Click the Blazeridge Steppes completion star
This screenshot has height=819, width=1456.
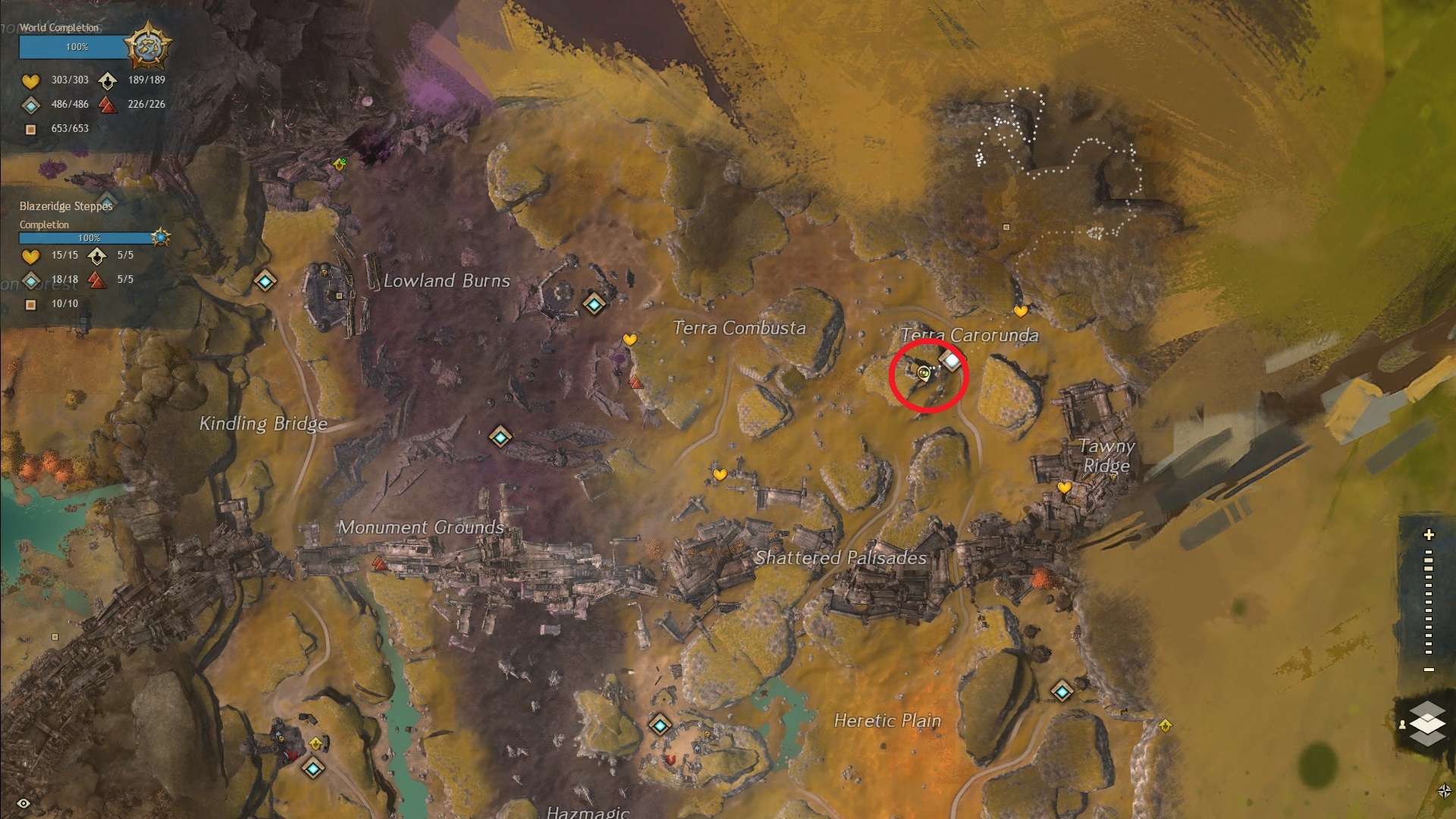[x=160, y=237]
